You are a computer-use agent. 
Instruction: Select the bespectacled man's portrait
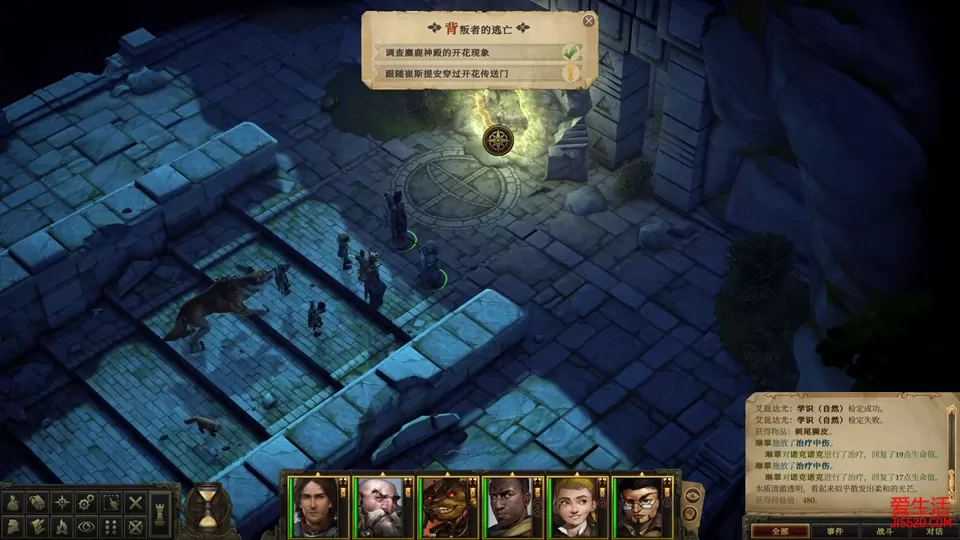coord(640,505)
